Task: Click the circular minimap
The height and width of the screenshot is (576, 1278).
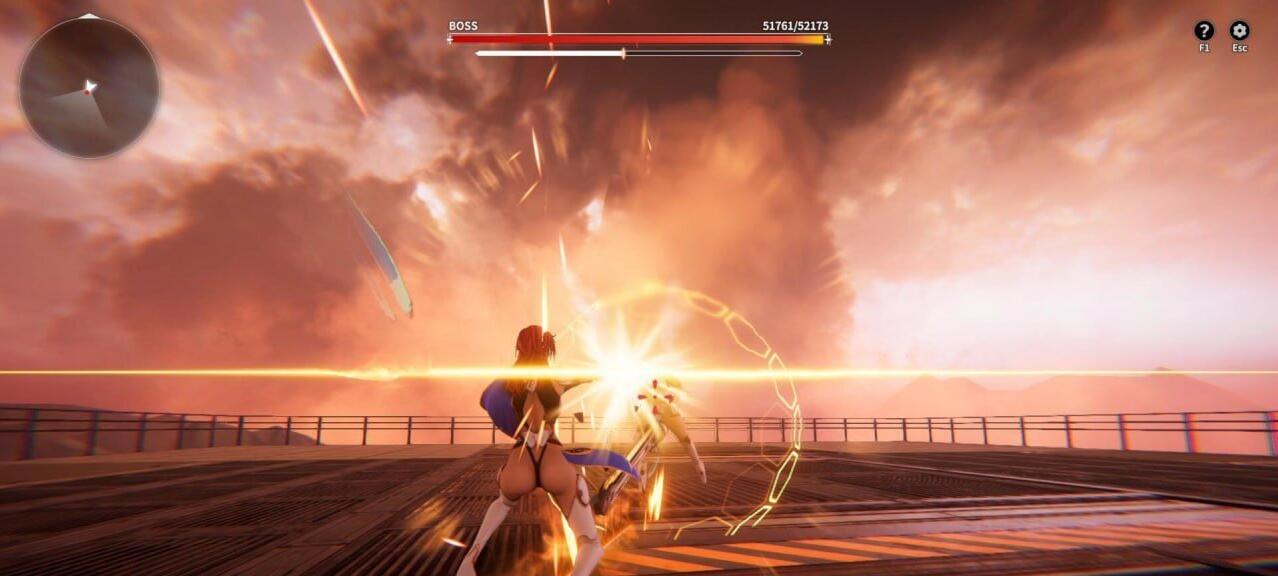Action: tap(89, 87)
